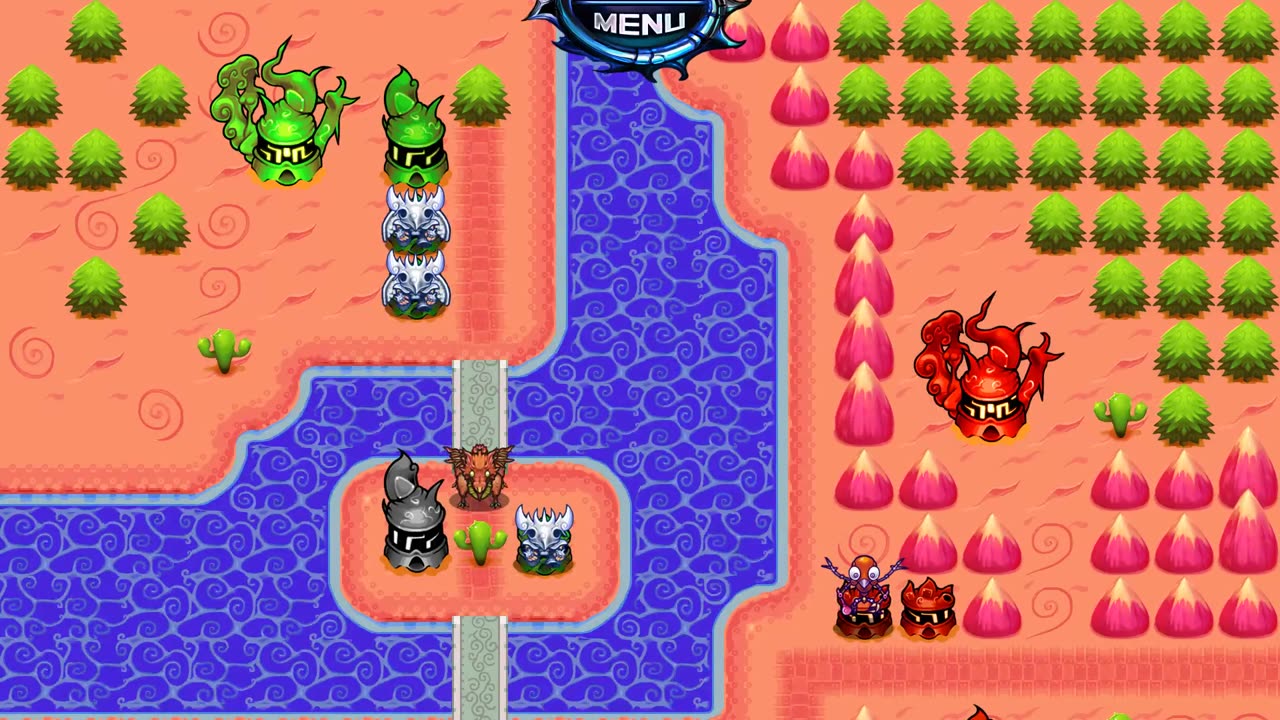Open the MENU button
Screen dimensions: 1280x720
[639, 24]
